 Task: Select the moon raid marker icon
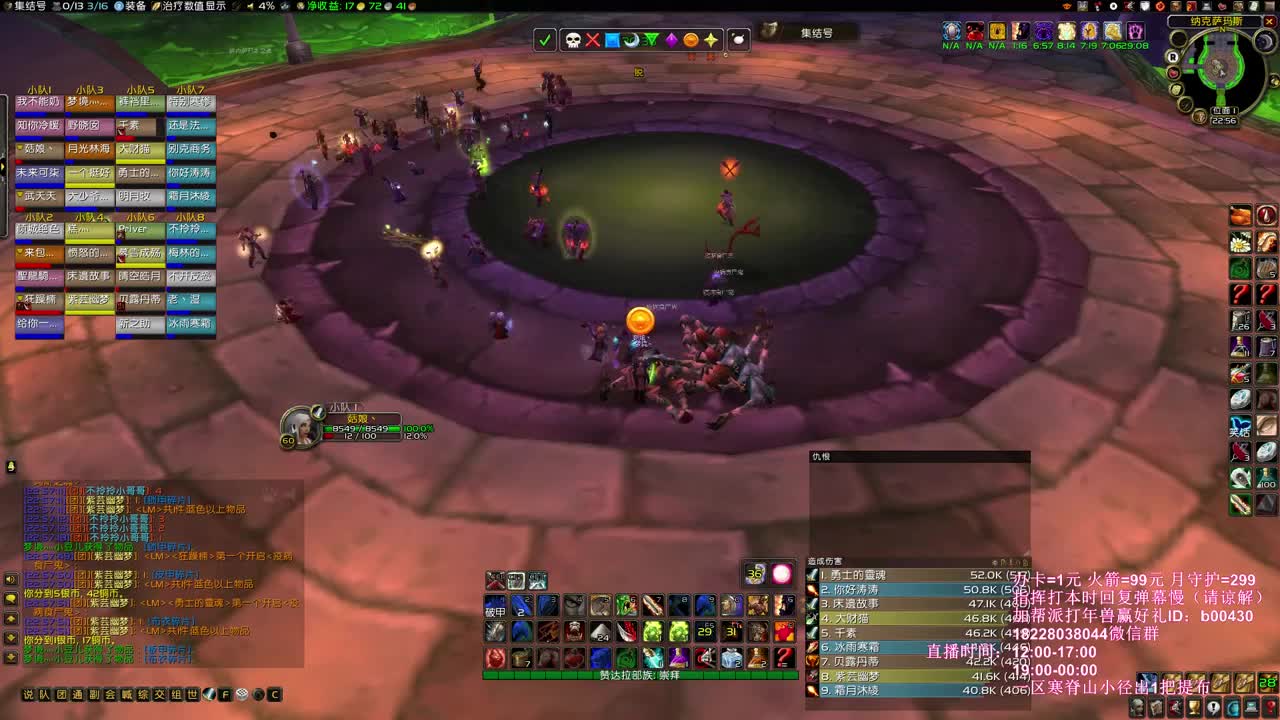coord(633,41)
